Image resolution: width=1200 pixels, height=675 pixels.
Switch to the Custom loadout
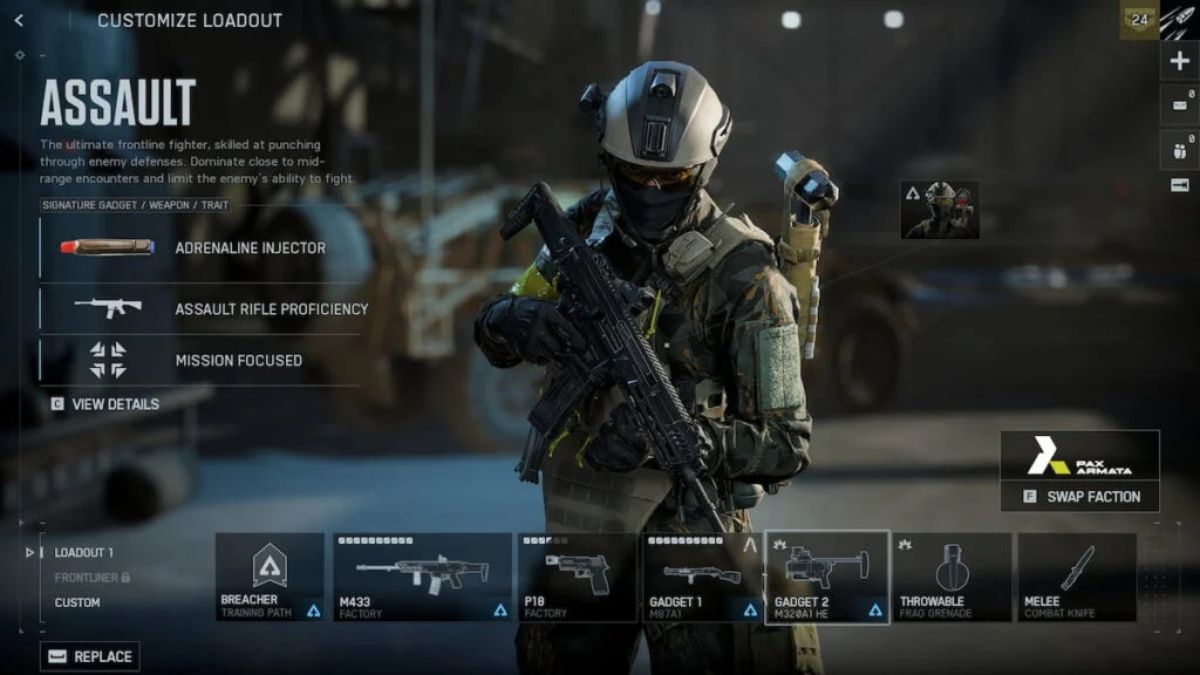[x=77, y=602]
